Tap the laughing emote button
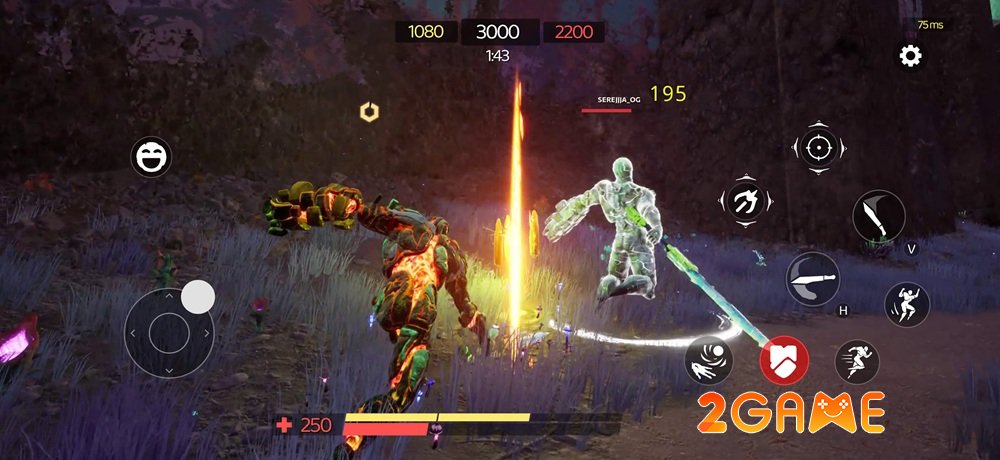The height and width of the screenshot is (460, 1000). (151, 157)
